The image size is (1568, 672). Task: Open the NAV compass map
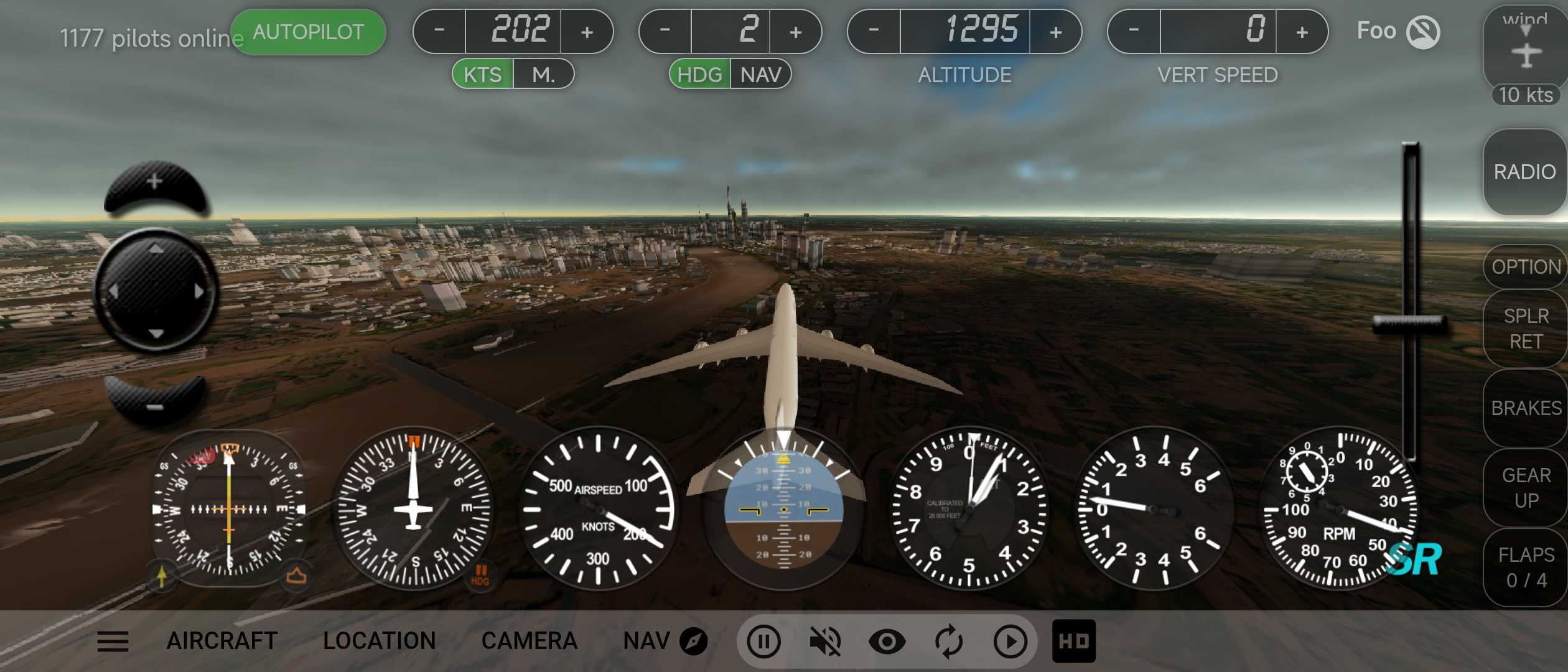coord(665,641)
